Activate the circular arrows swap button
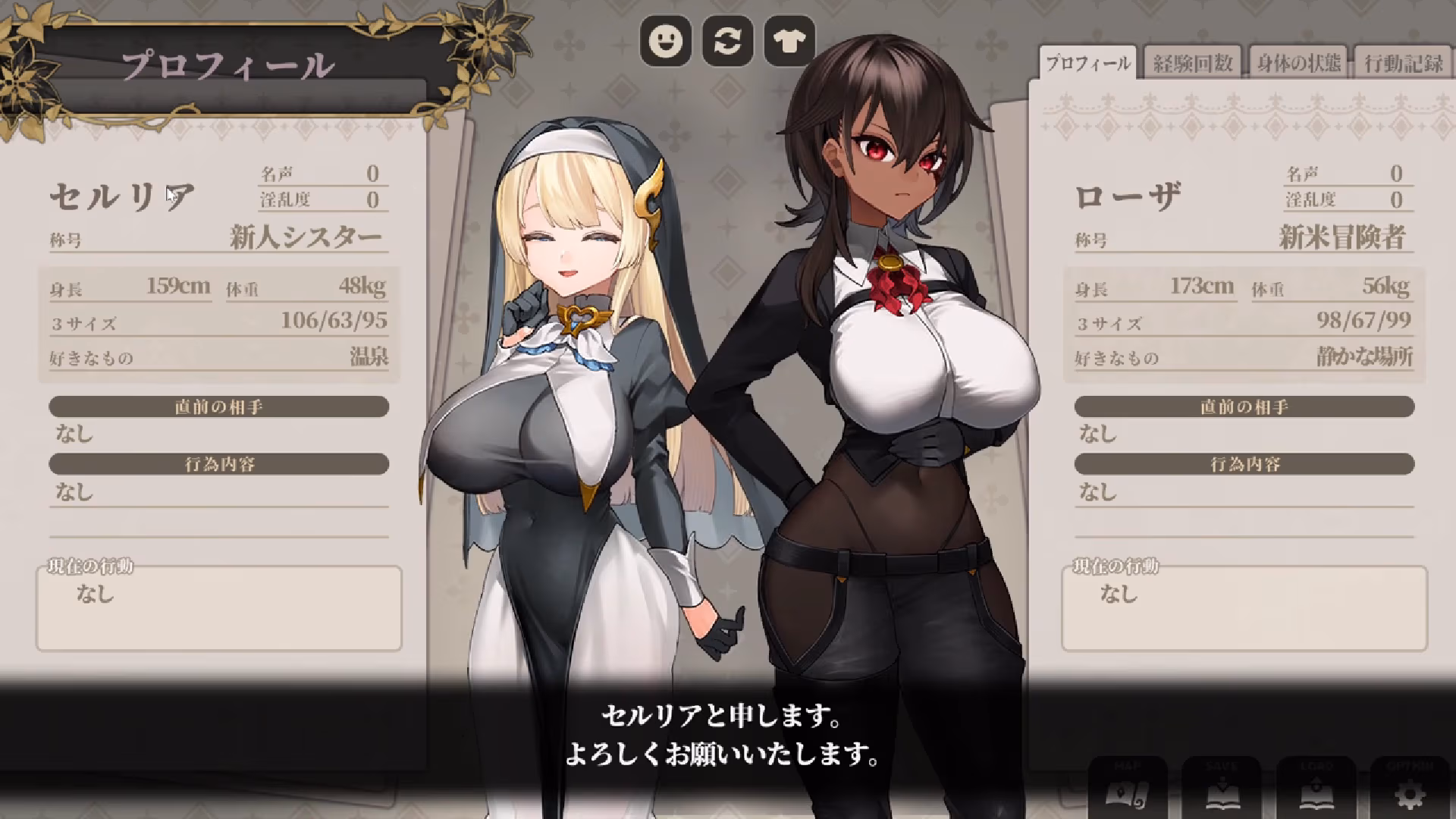Image resolution: width=1456 pixels, height=819 pixels. coord(727,41)
